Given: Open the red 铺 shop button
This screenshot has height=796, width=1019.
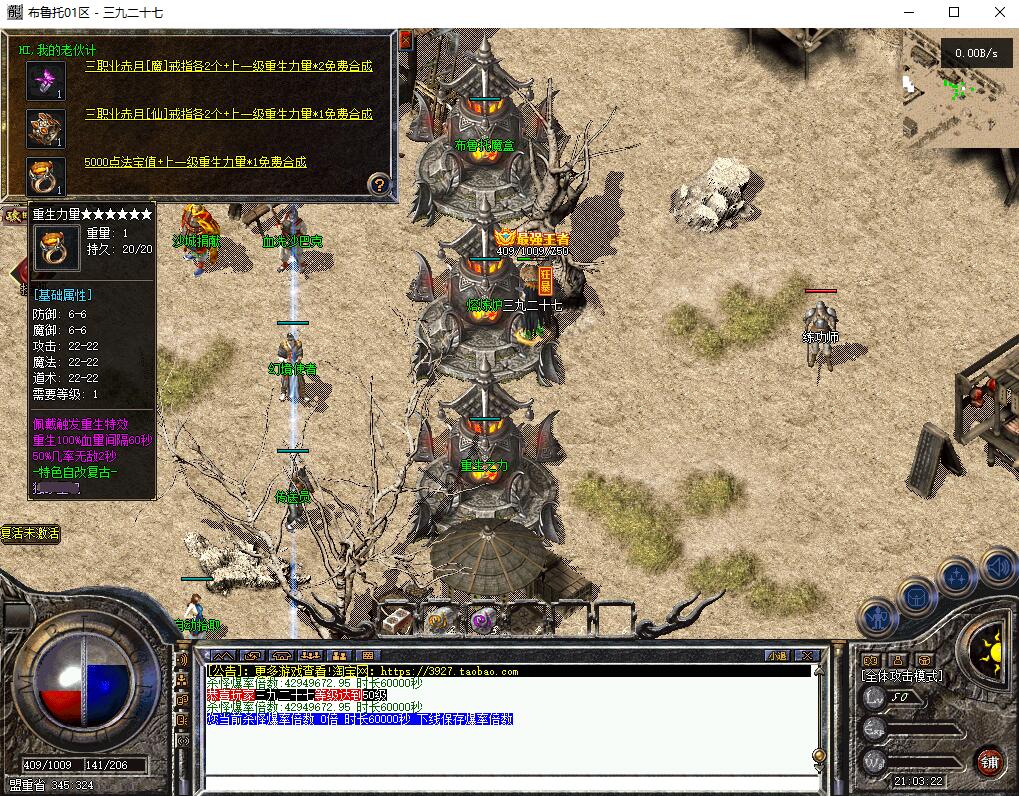Looking at the screenshot, I should (x=990, y=760).
